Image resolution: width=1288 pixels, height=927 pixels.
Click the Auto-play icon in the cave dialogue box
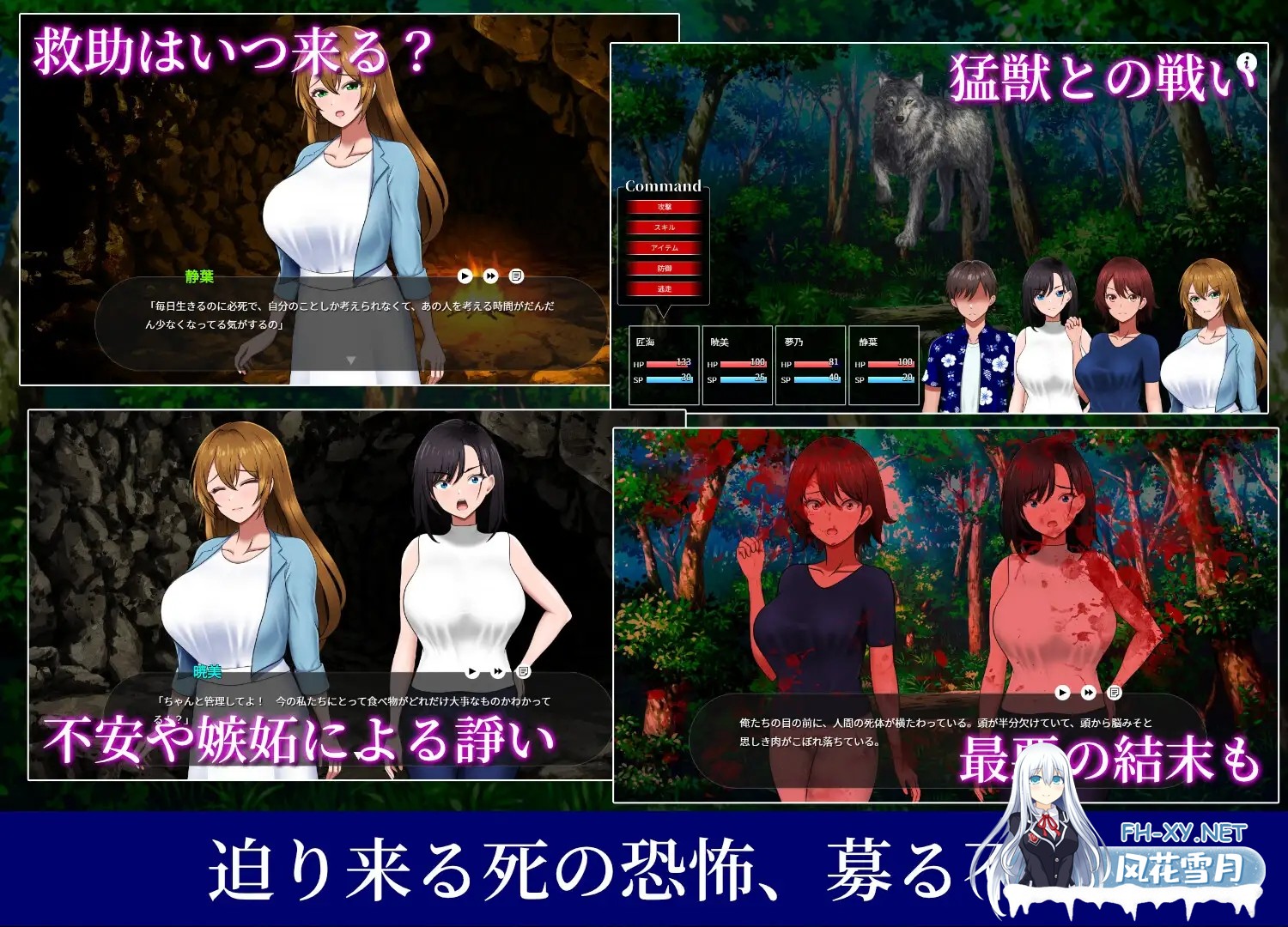(464, 276)
